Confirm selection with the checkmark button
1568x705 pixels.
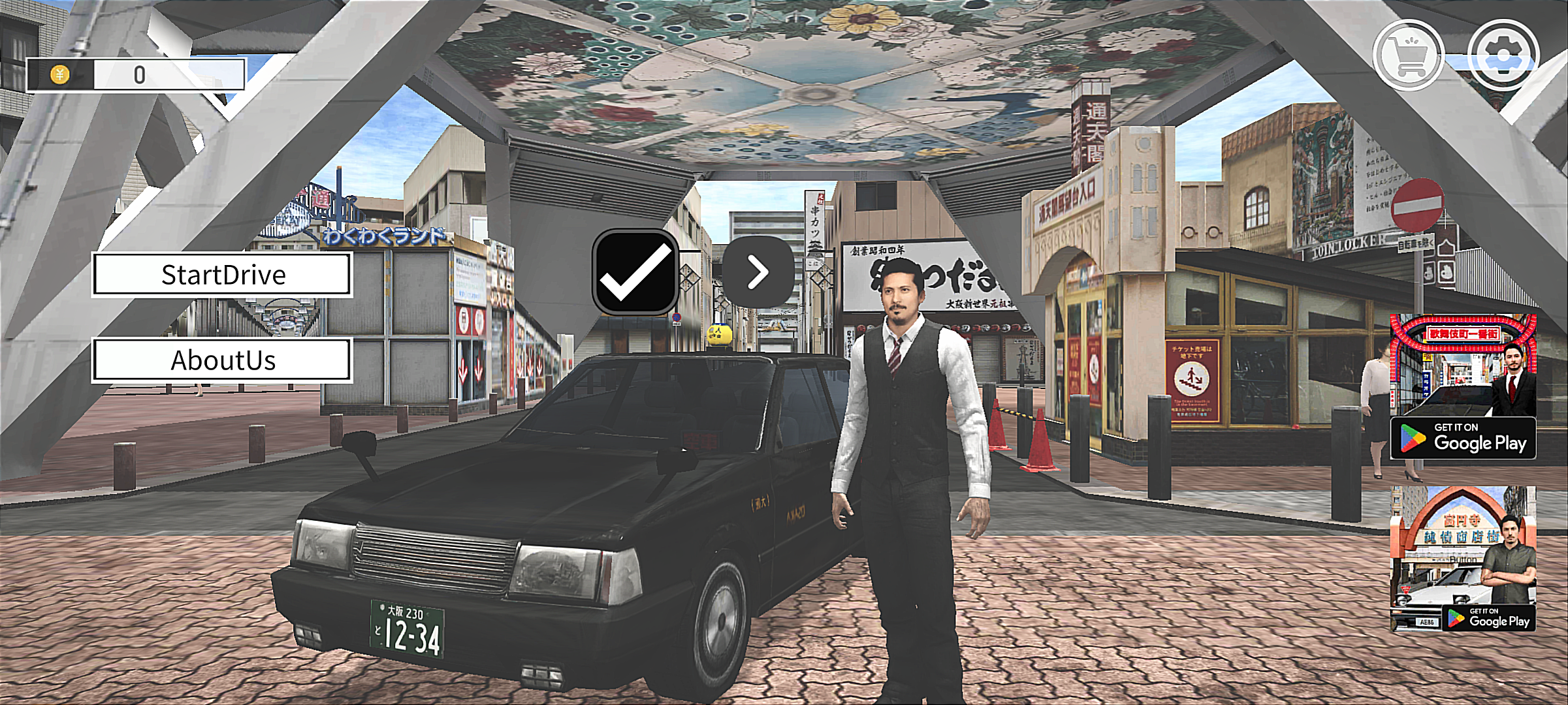[x=635, y=272]
